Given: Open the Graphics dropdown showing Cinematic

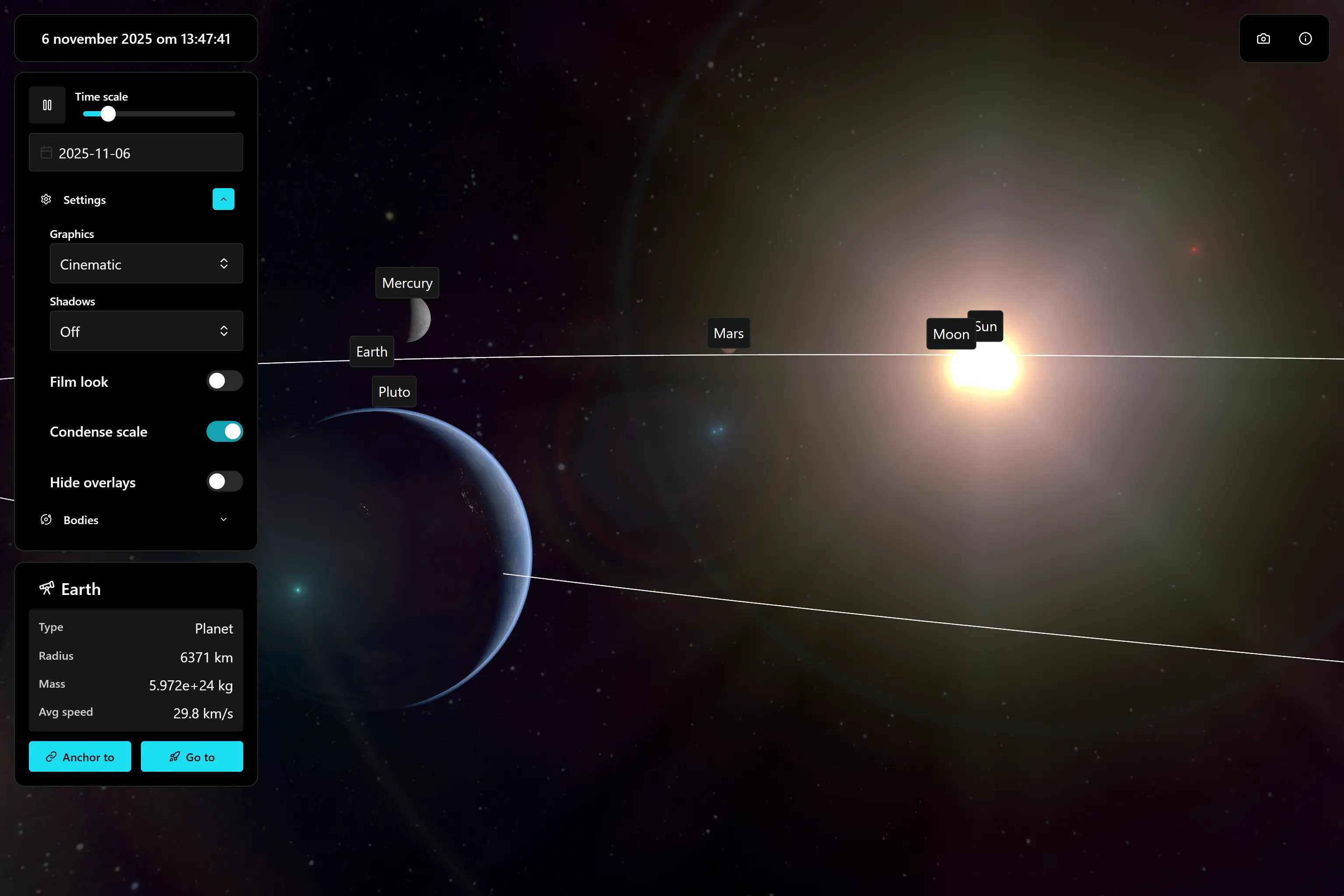Looking at the screenshot, I should [x=146, y=263].
